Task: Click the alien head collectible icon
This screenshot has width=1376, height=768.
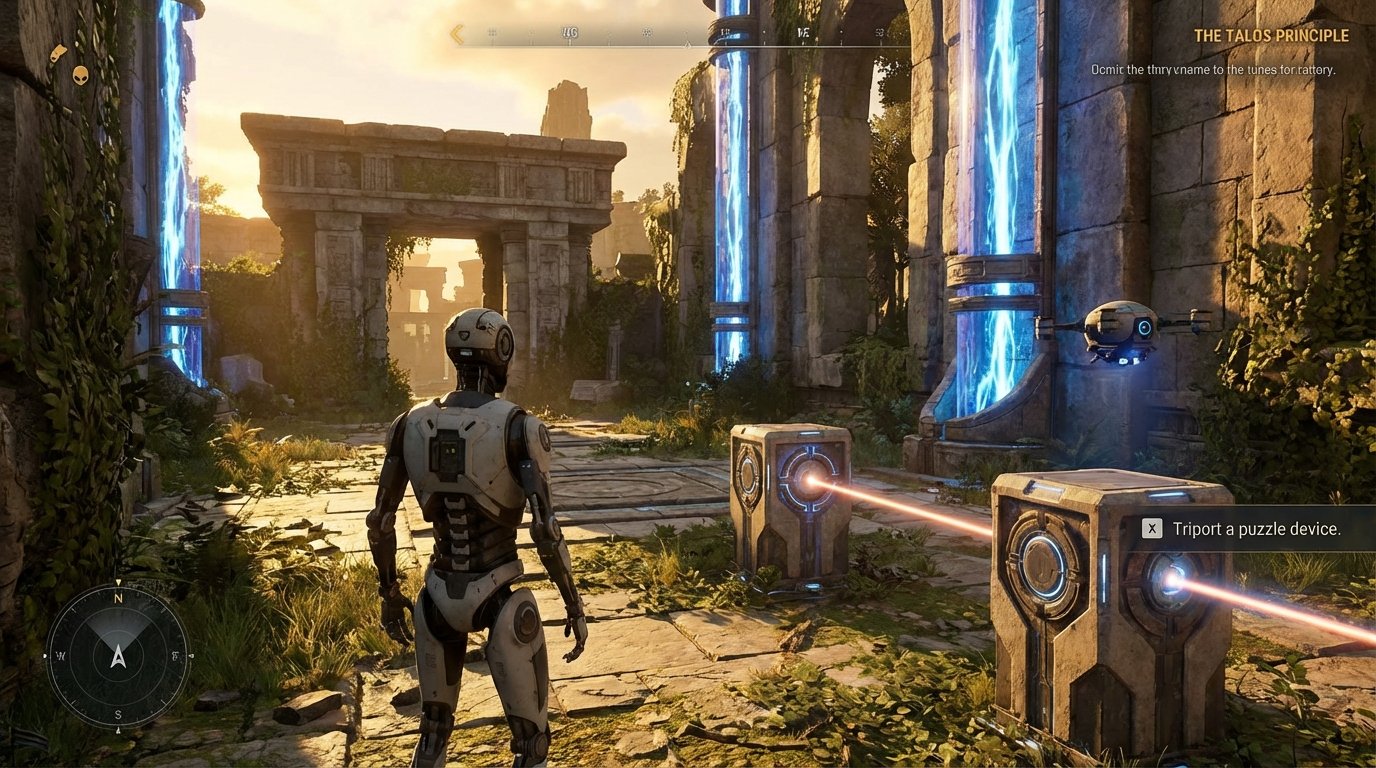Action: click(80, 75)
